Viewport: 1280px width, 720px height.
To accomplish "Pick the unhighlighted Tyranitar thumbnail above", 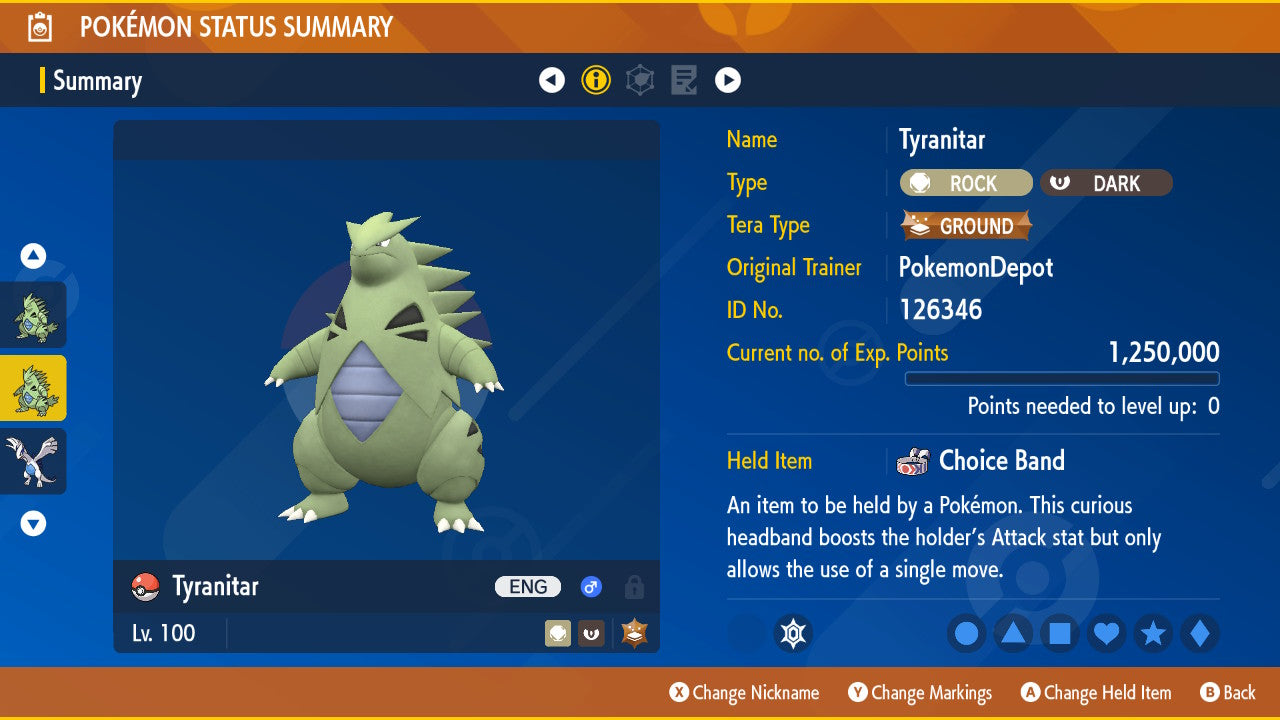I will [x=33, y=314].
